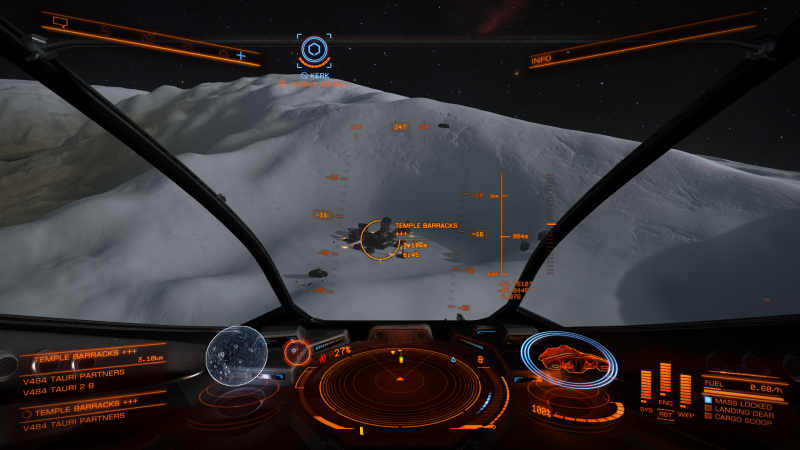
Task: Click the navigation compass dial
Action: click(x=297, y=351)
